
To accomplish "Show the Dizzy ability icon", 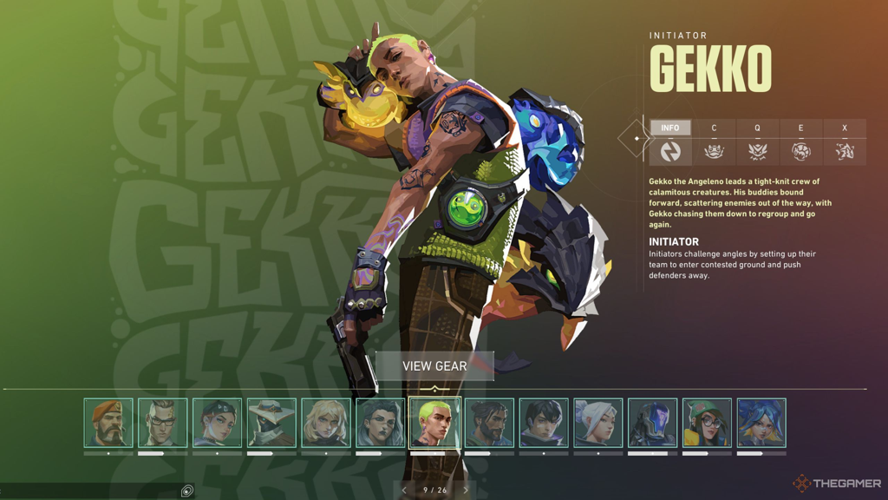I will [x=801, y=151].
